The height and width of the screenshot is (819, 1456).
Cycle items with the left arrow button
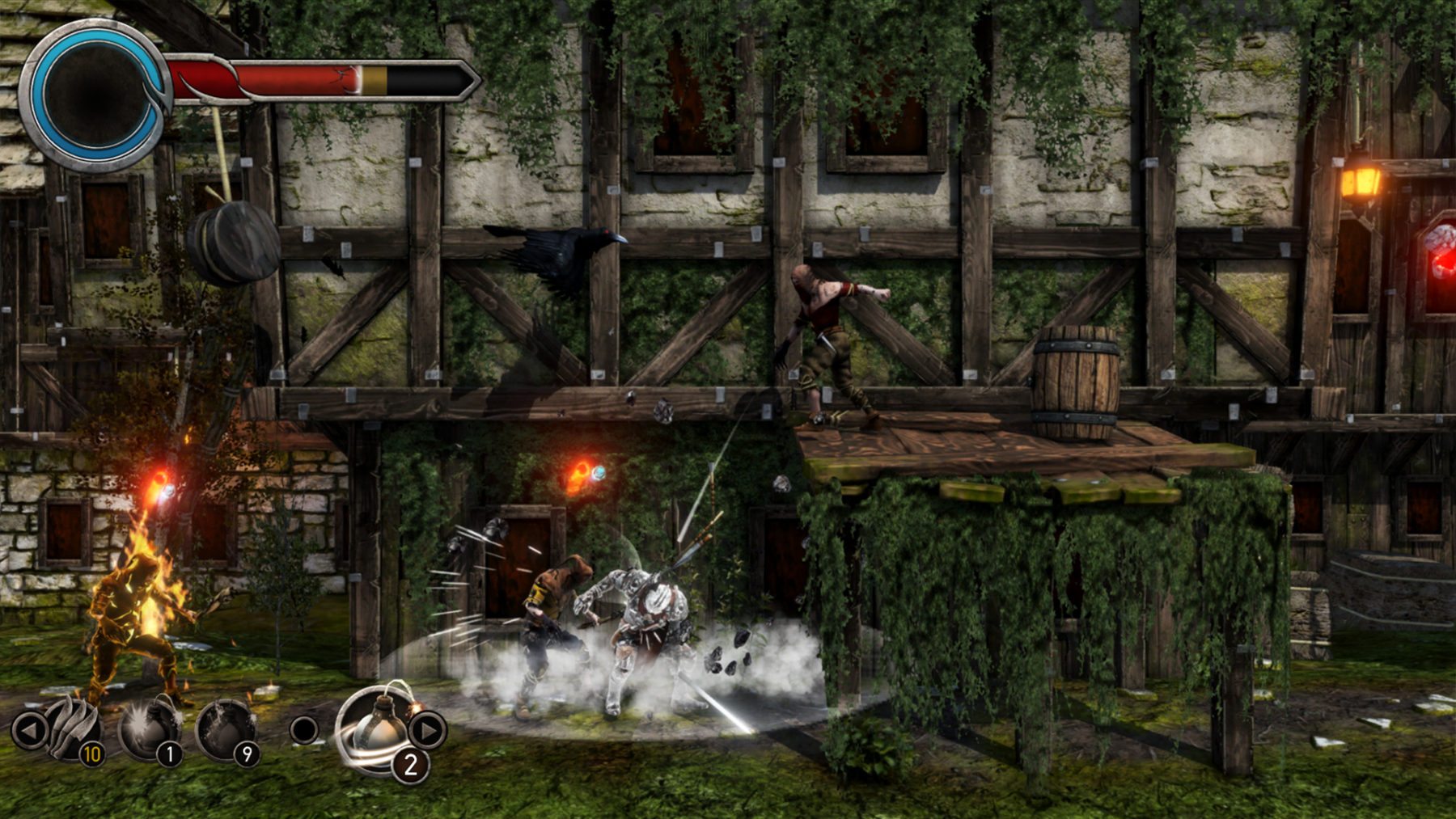tap(30, 730)
